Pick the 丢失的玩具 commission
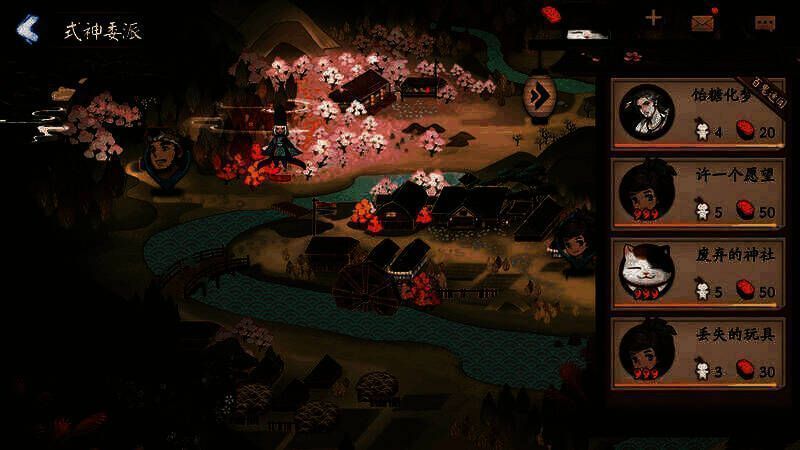Viewport: 800px width, 450px height. coord(698,352)
